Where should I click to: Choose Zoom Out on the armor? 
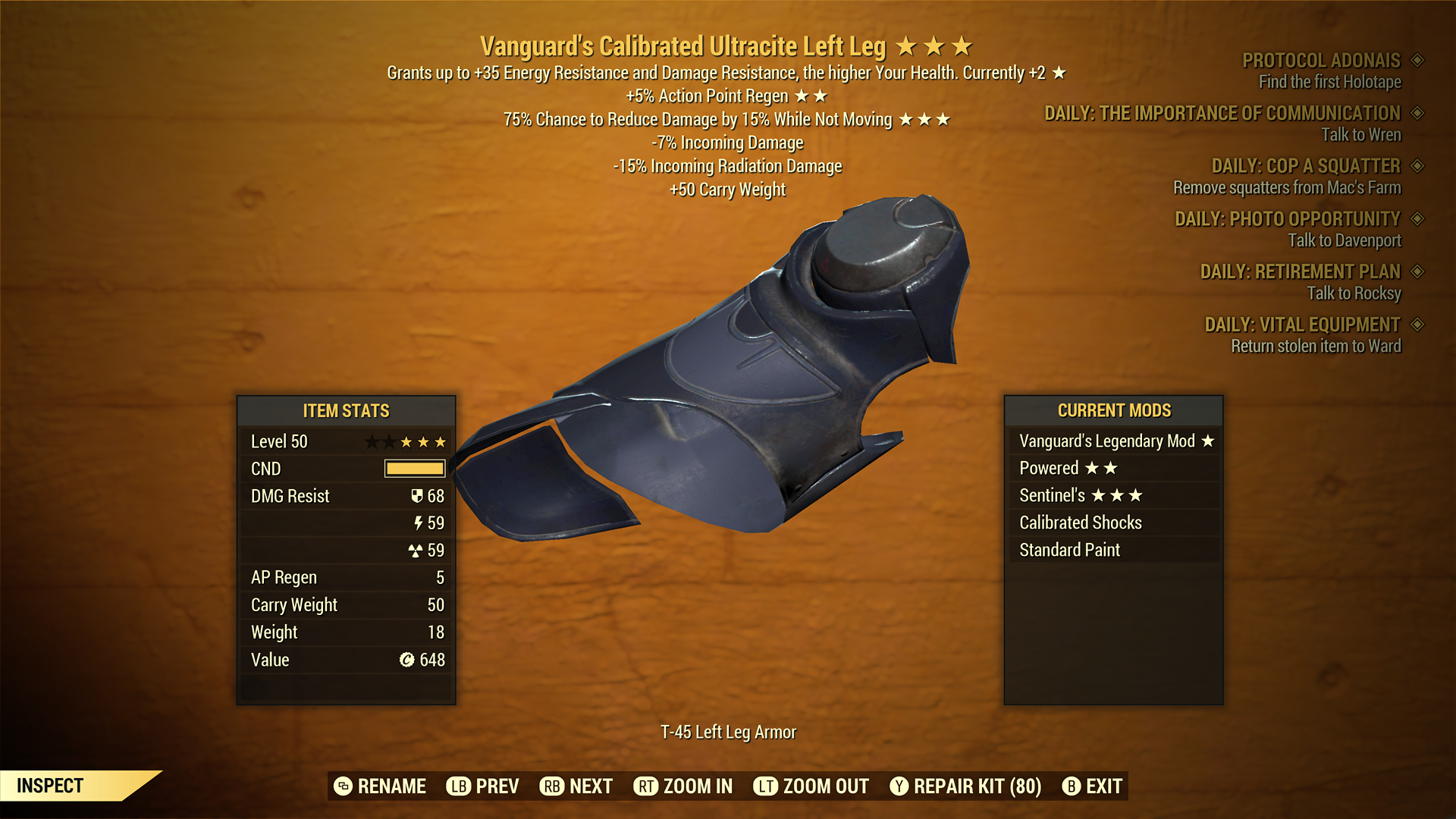[x=811, y=786]
